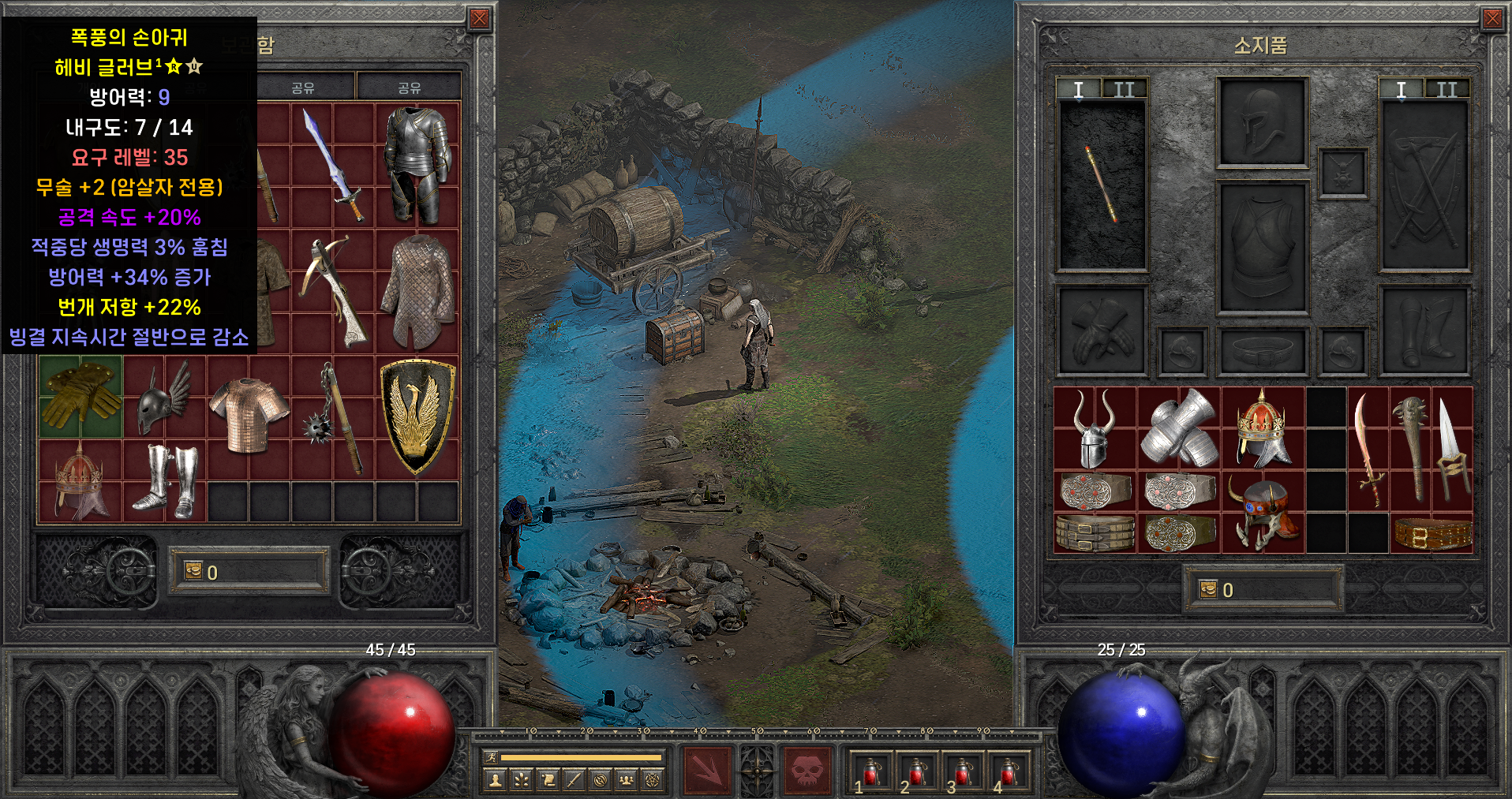Select the golden phoenix shield in the stash
Viewport: 1512px width, 799px height.
[417, 416]
